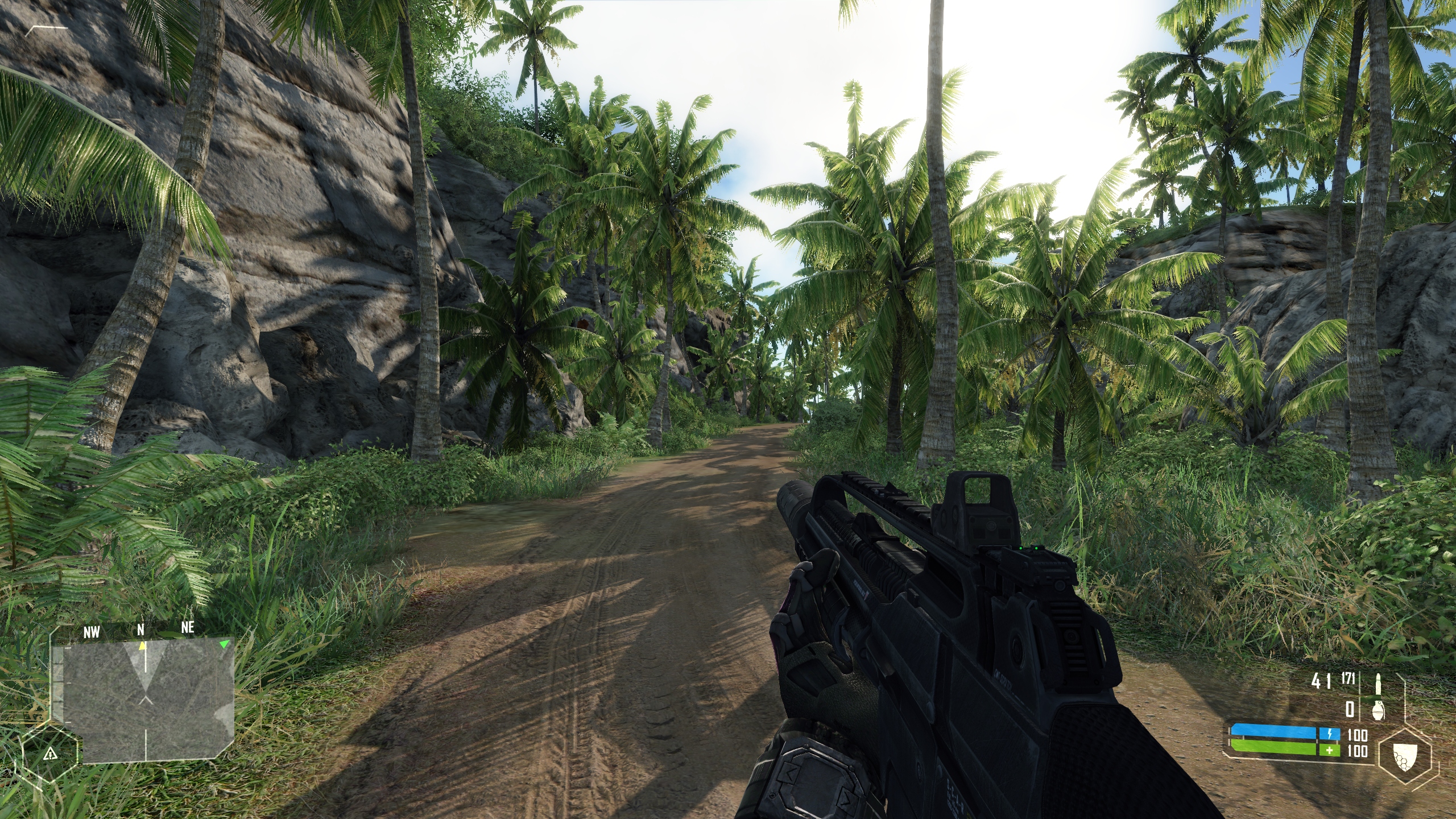
Task: Click the rifle bullet ammo icon
Action: pos(1378,685)
